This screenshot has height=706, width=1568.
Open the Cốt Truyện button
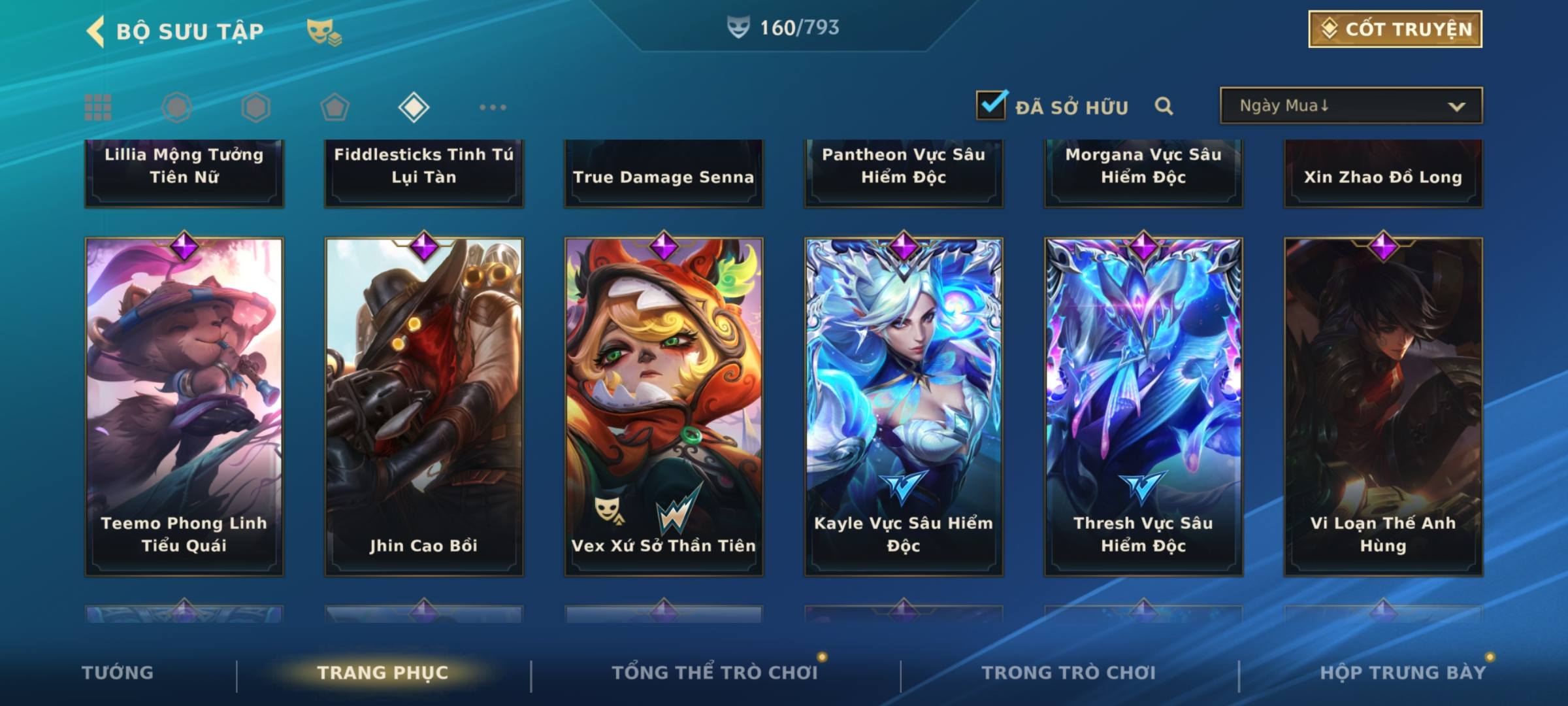coord(1395,29)
